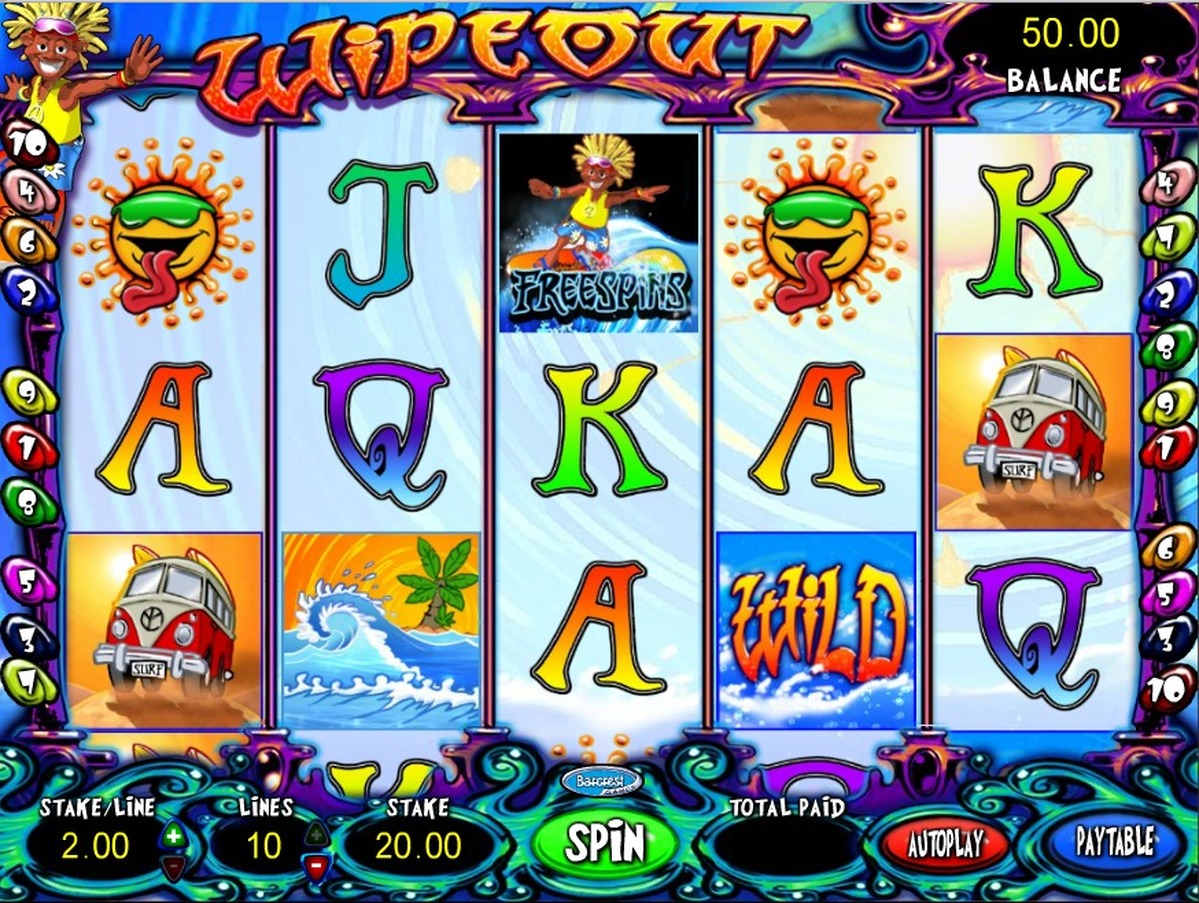1199x903 pixels.
Task: Reduce number of lines with the red minus
Action: [x=316, y=864]
